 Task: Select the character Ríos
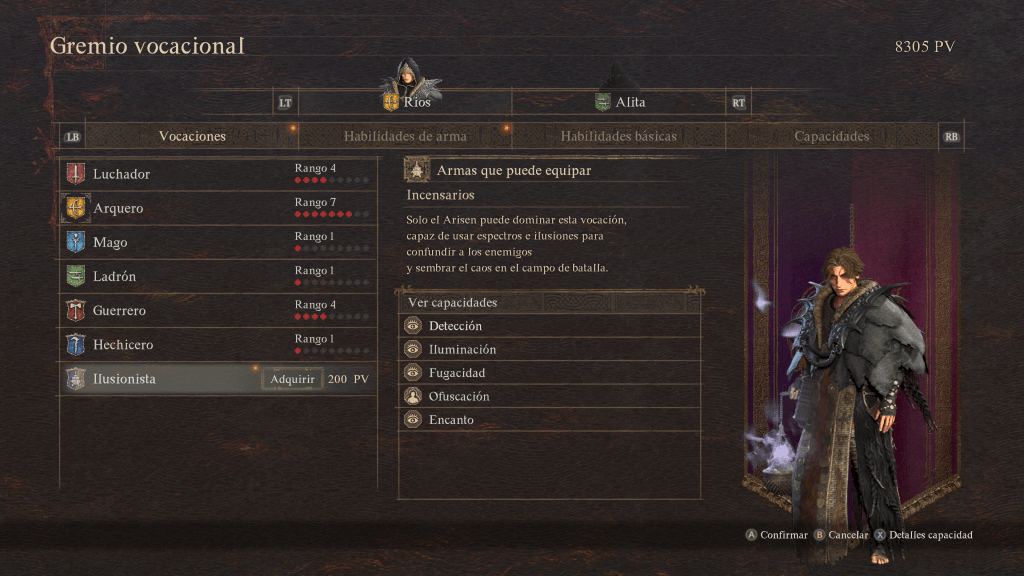pos(406,102)
